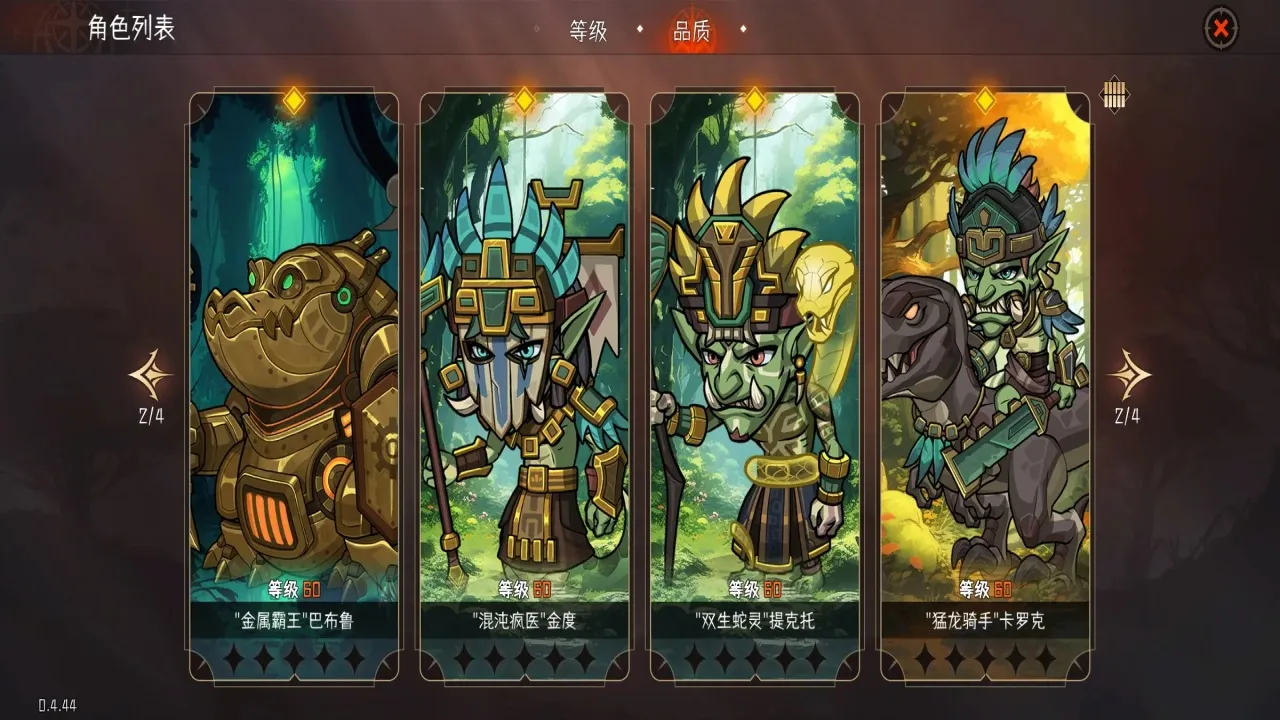
Task: Switch to the 等级 sorting tab
Action: tap(588, 31)
